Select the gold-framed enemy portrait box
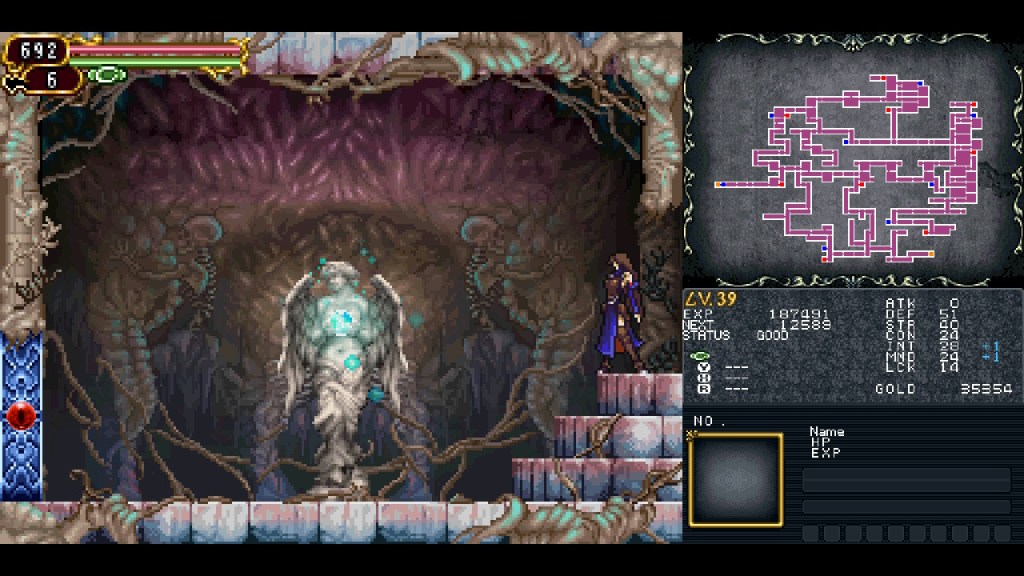The height and width of the screenshot is (576, 1024). 735,480
